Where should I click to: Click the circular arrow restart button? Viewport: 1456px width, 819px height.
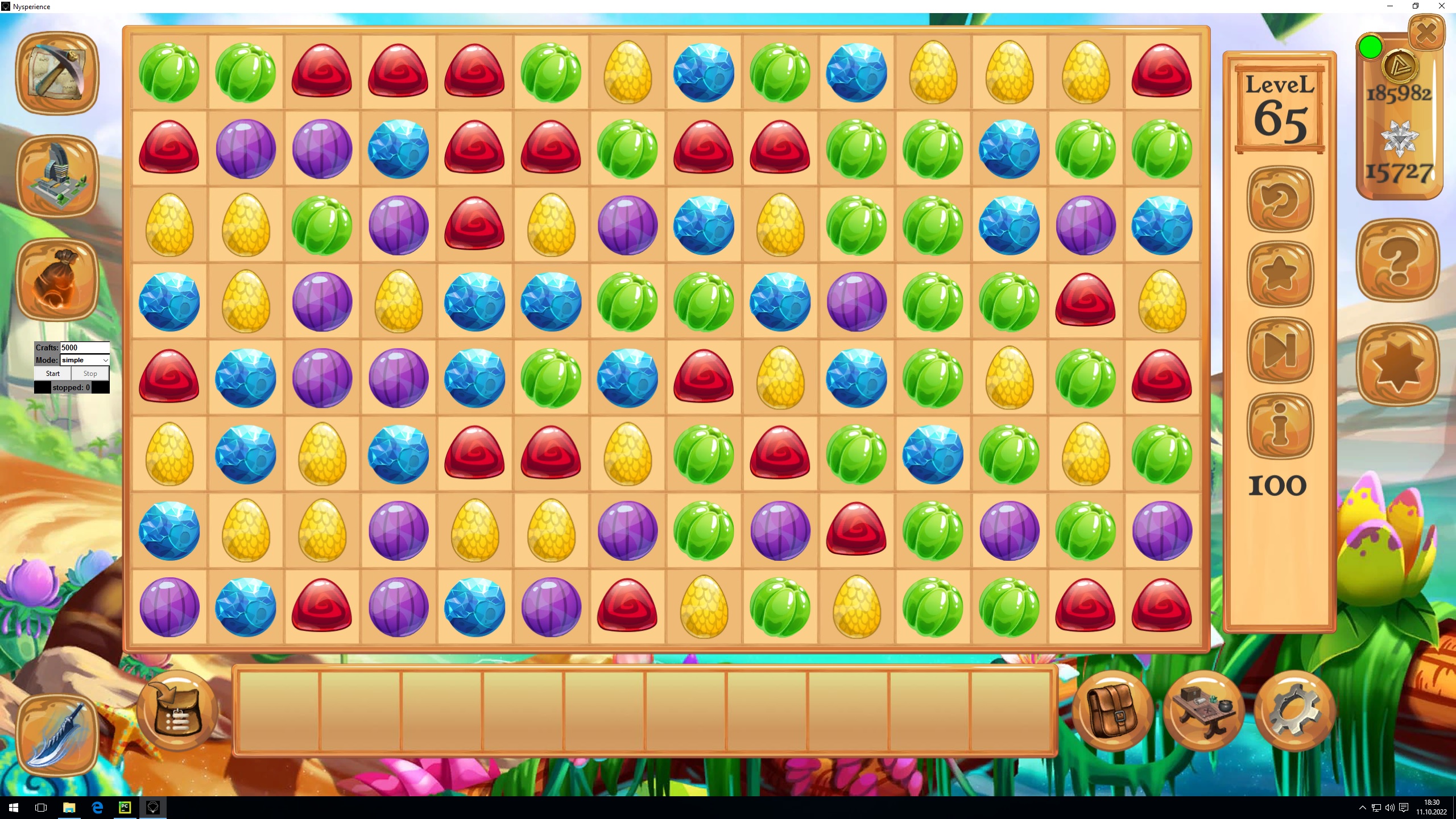point(1280,199)
